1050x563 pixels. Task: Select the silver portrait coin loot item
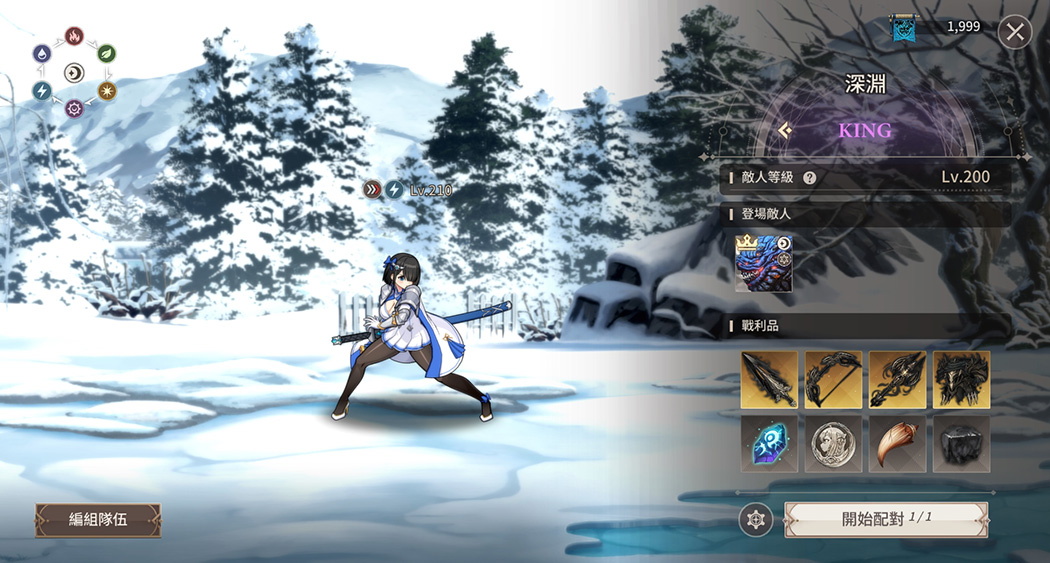(x=833, y=444)
